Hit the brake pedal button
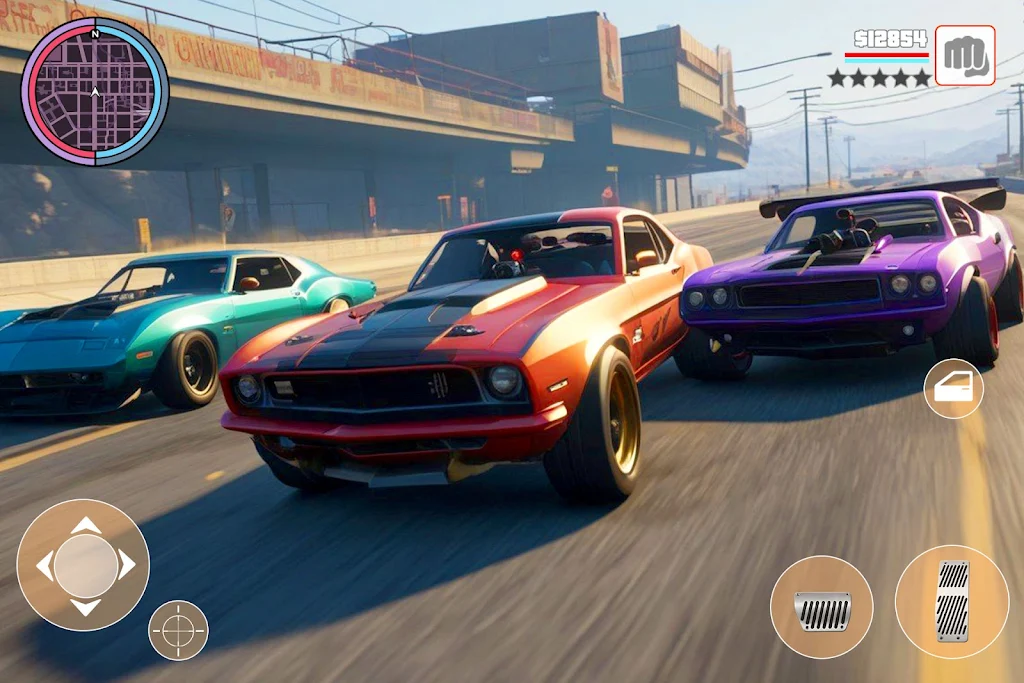The width and height of the screenshot is (1024, 683). click(x=821, y=607)
